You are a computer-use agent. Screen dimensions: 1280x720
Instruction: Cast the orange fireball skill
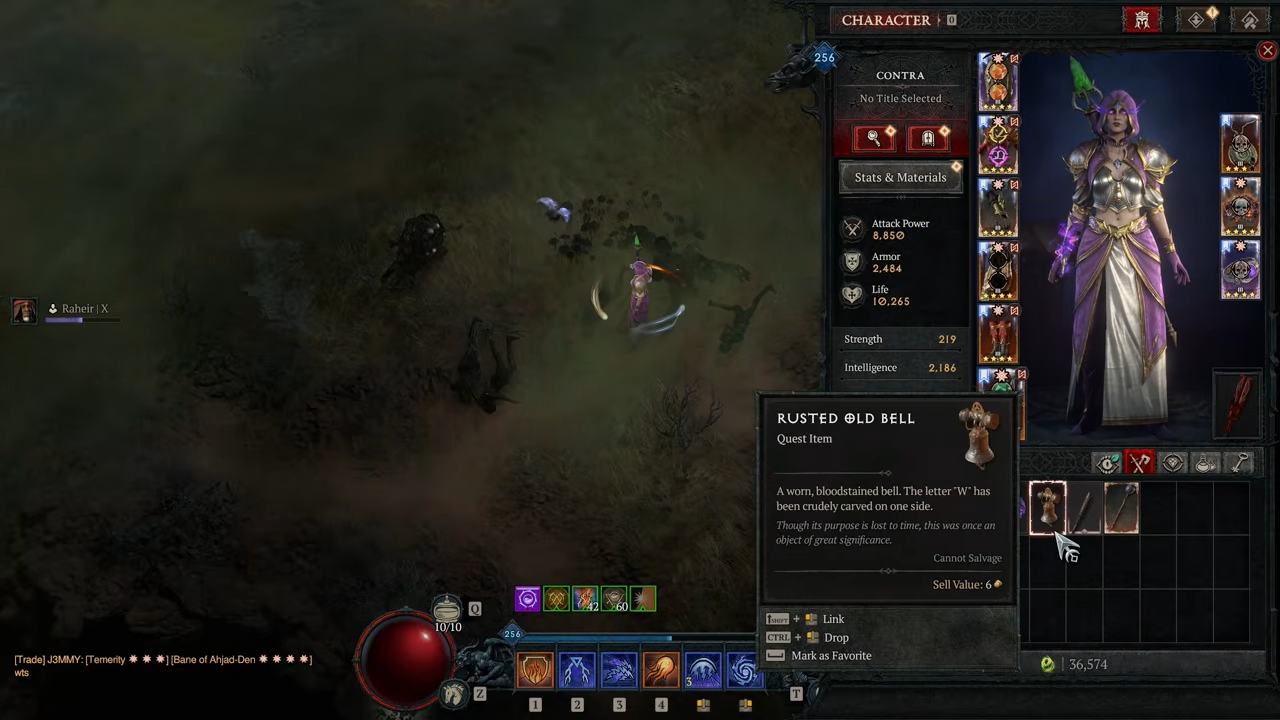661,670
